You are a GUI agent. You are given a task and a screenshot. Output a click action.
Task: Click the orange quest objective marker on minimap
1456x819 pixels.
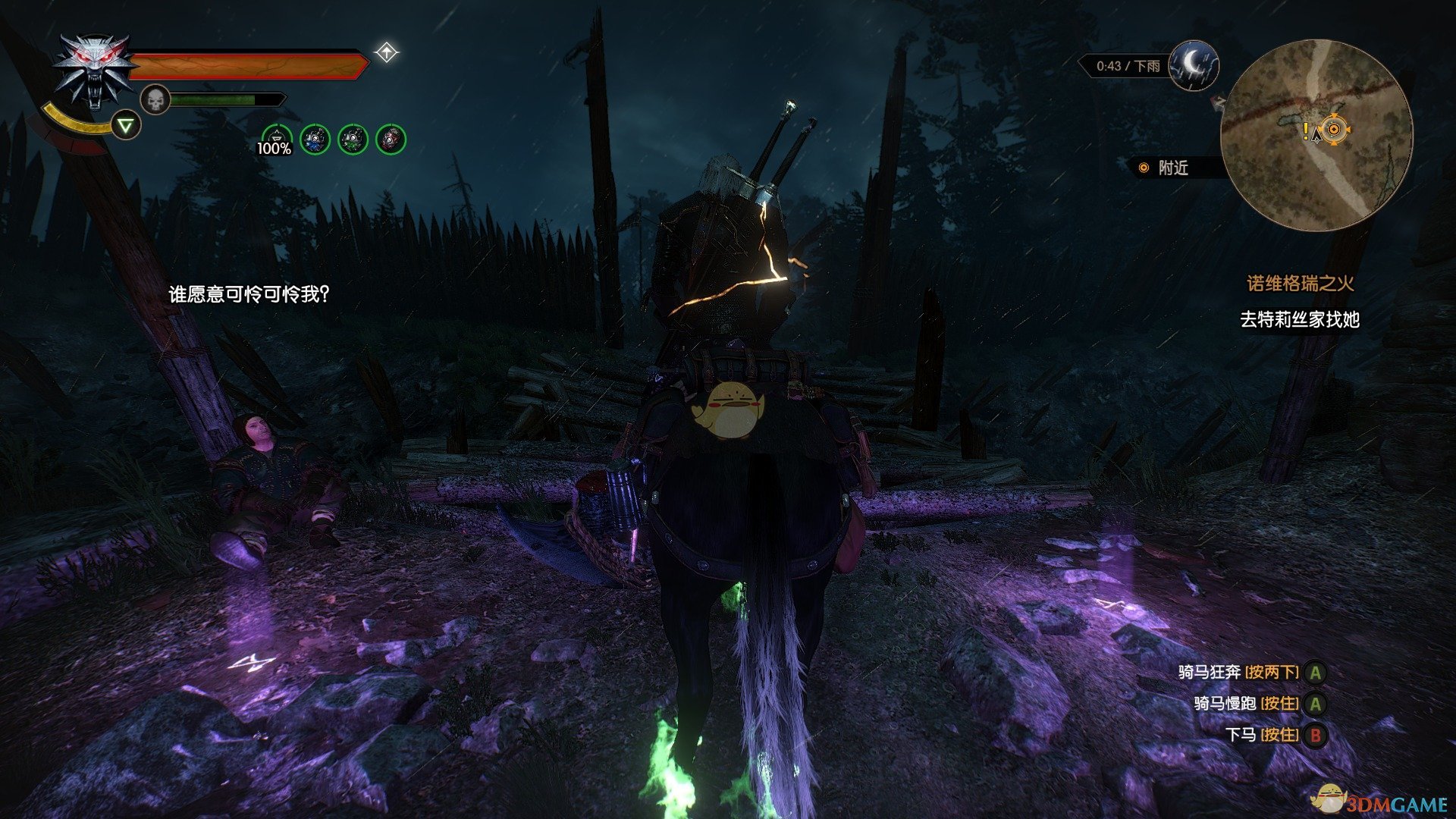(1334, 130)
